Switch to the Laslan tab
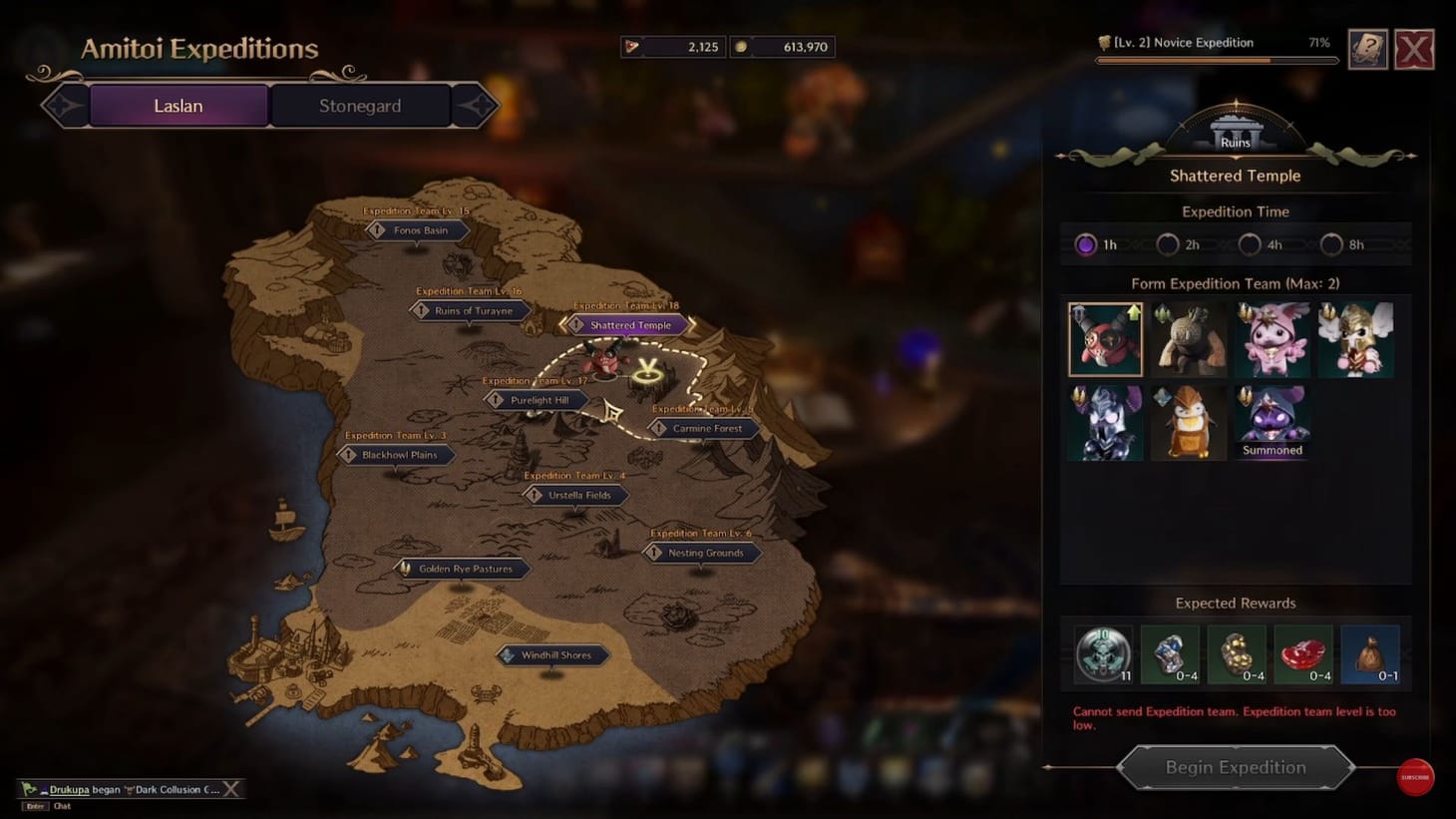The width and height of the screenshot is (1456, 819). [x=177, y=105]
